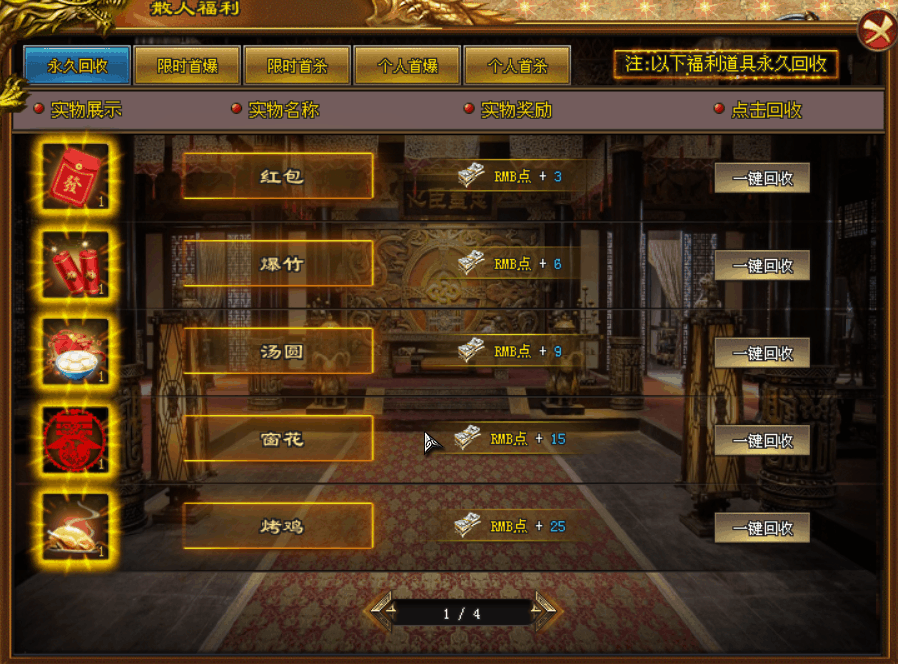Recycle 红包 with its 一键回收 button
The height and width of the screenshot is (664, 898).
pyautogui.click(x=762, y=178)
